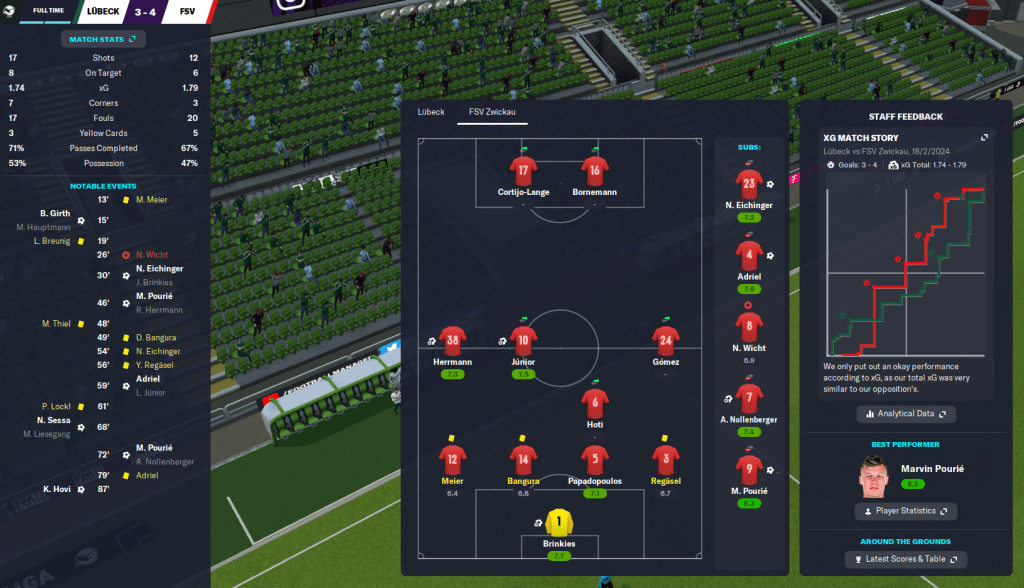The height and width of the screenshot is (588, 1024).
Task: Select Bornemann's number 16 shirt
Action: pos(595,169)
